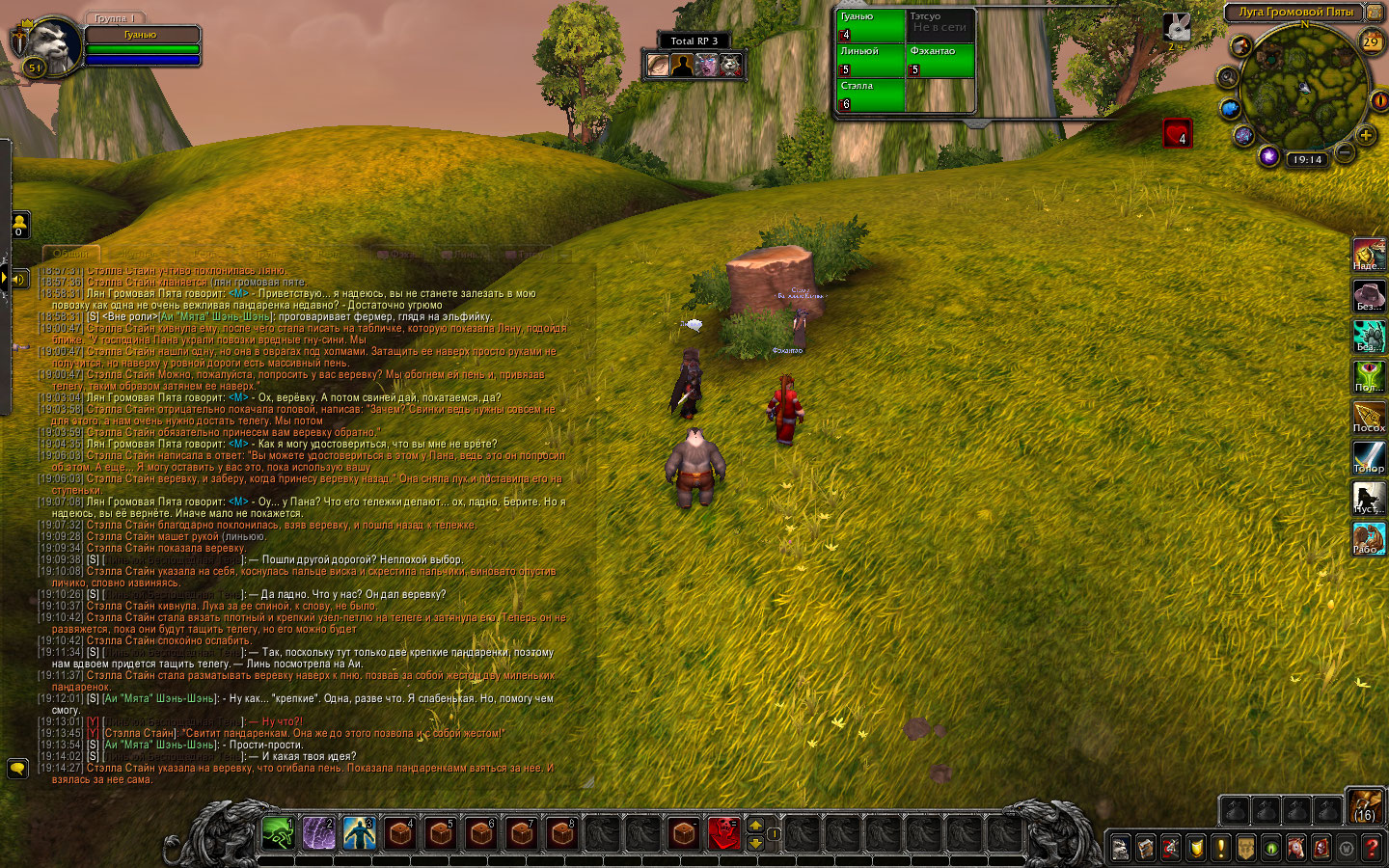1389x868 pixels.
Task: Open the world map button beside zone name
Action: [x=1374, y=13]
